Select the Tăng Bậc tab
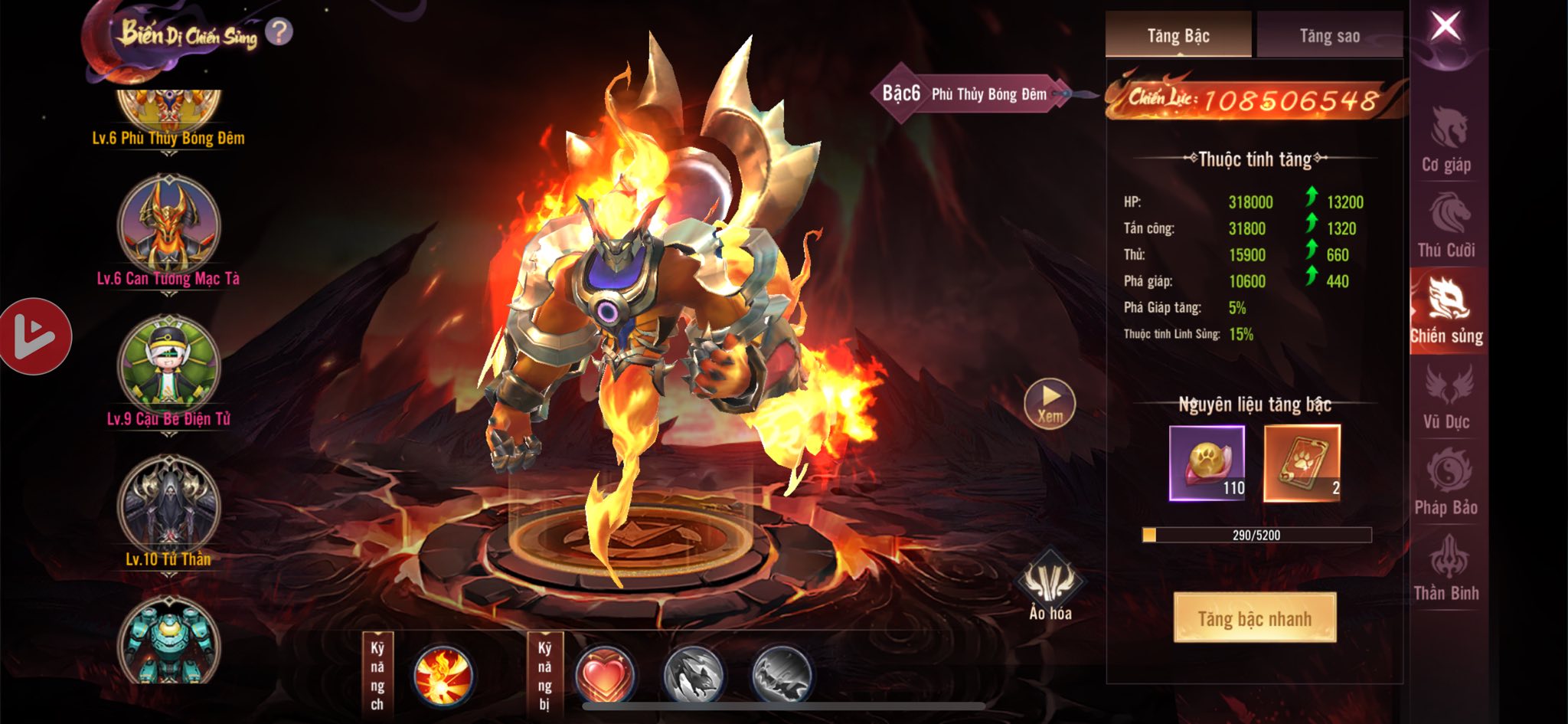 tap(1178, 35)
